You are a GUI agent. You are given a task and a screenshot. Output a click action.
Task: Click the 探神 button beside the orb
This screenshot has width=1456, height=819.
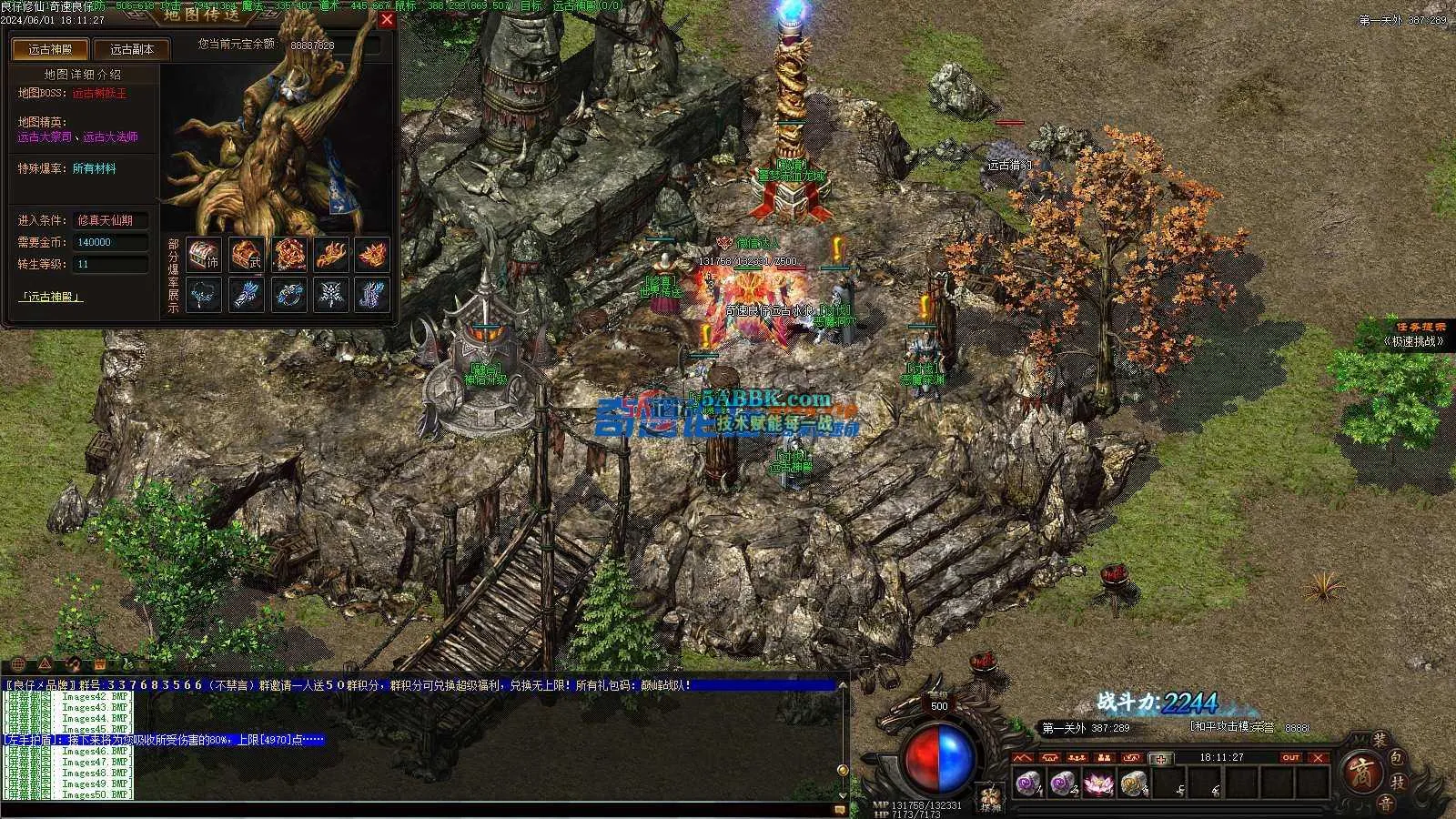(990, 799)
